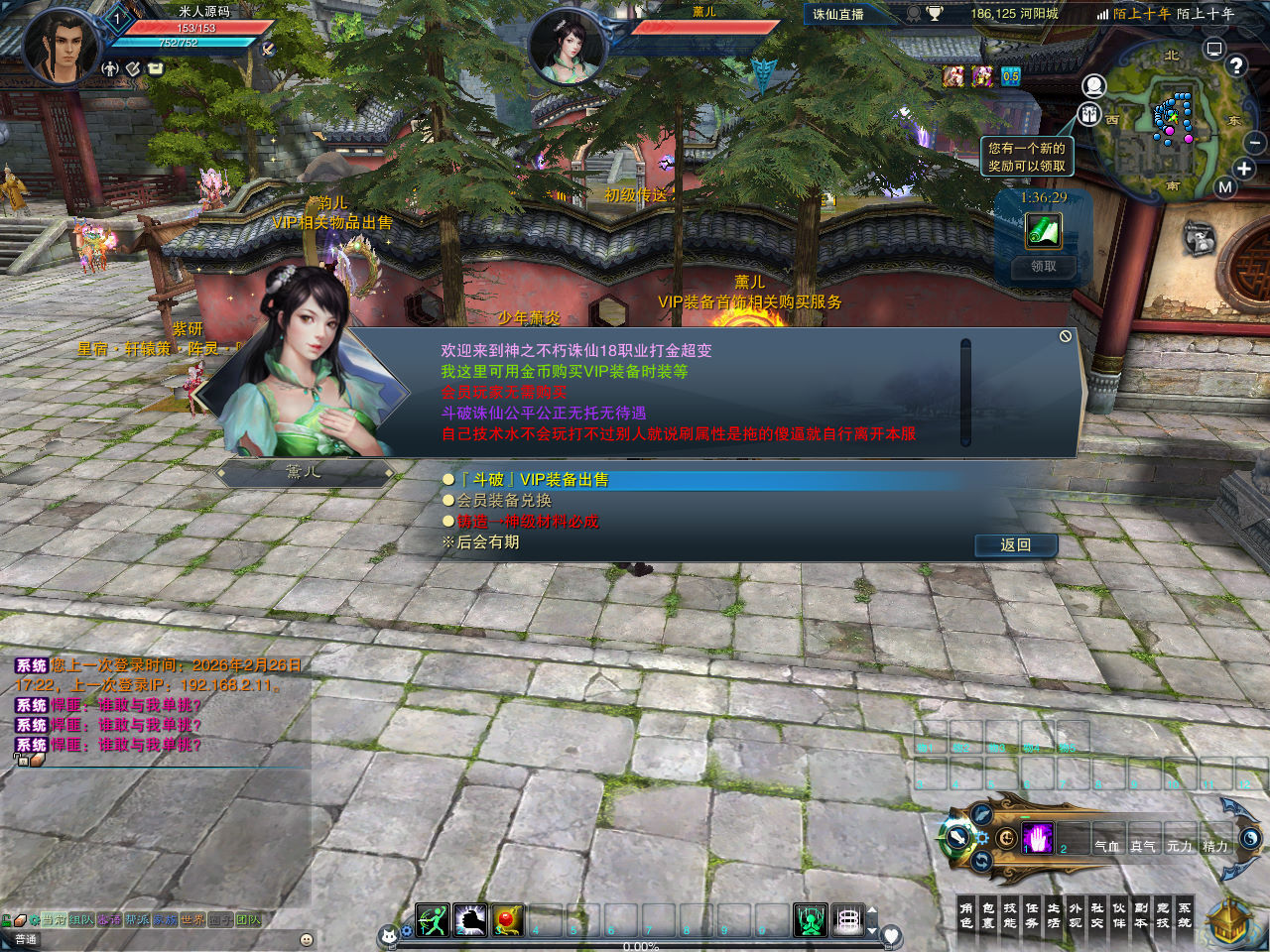Activate the purple hand skill in slot 1
1270x952 pixels.
click(1038, 839)
